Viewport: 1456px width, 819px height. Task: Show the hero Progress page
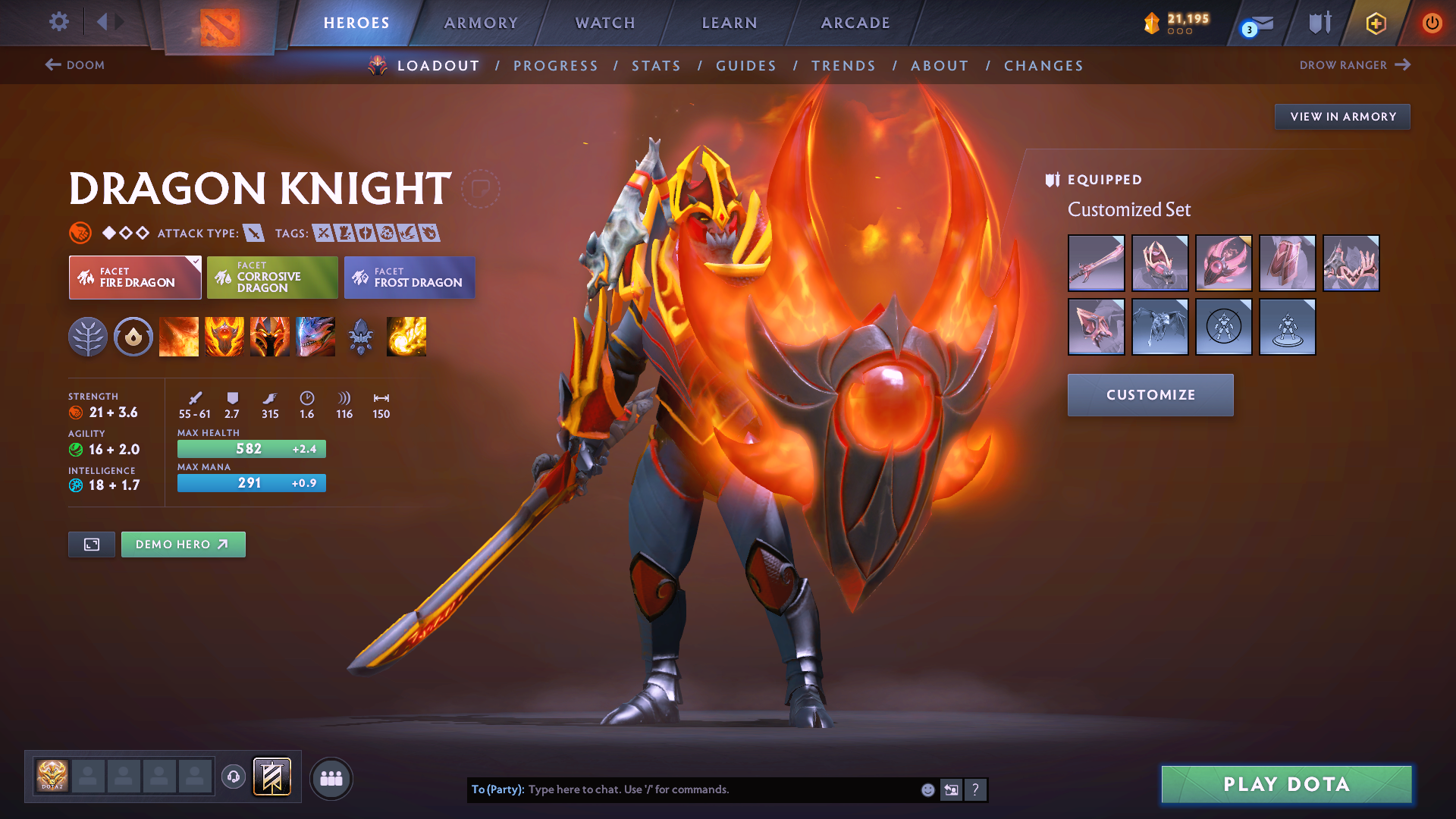[556, 66]
